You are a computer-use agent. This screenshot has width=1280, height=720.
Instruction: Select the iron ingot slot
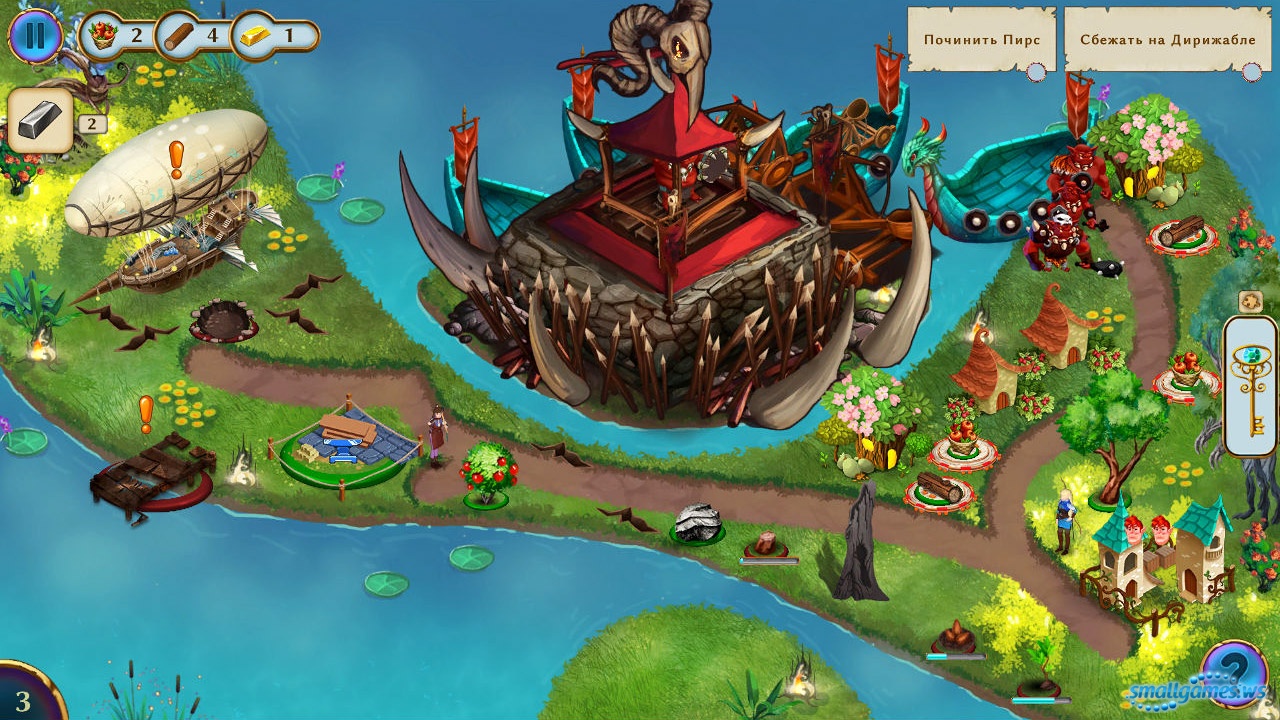(x=40, y=120)
